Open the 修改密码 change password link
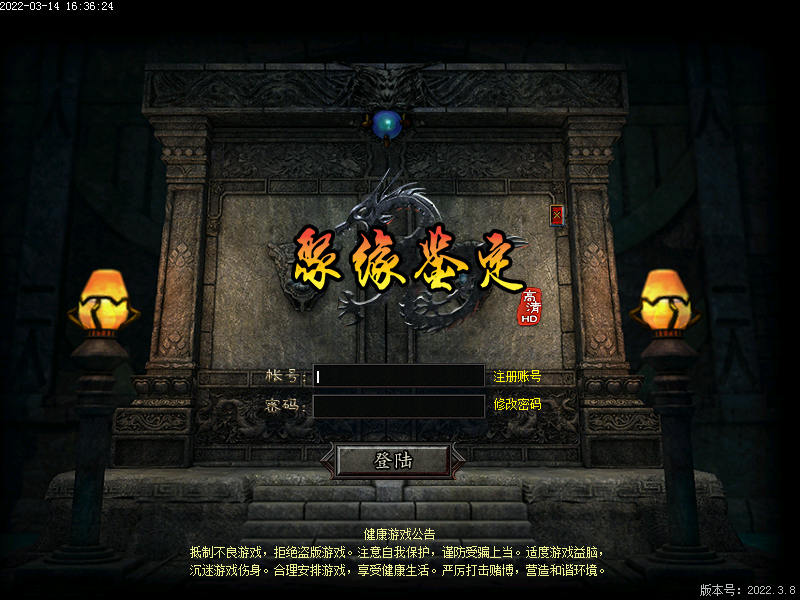The height and width of the screenshot is (600, 800). 517,404
